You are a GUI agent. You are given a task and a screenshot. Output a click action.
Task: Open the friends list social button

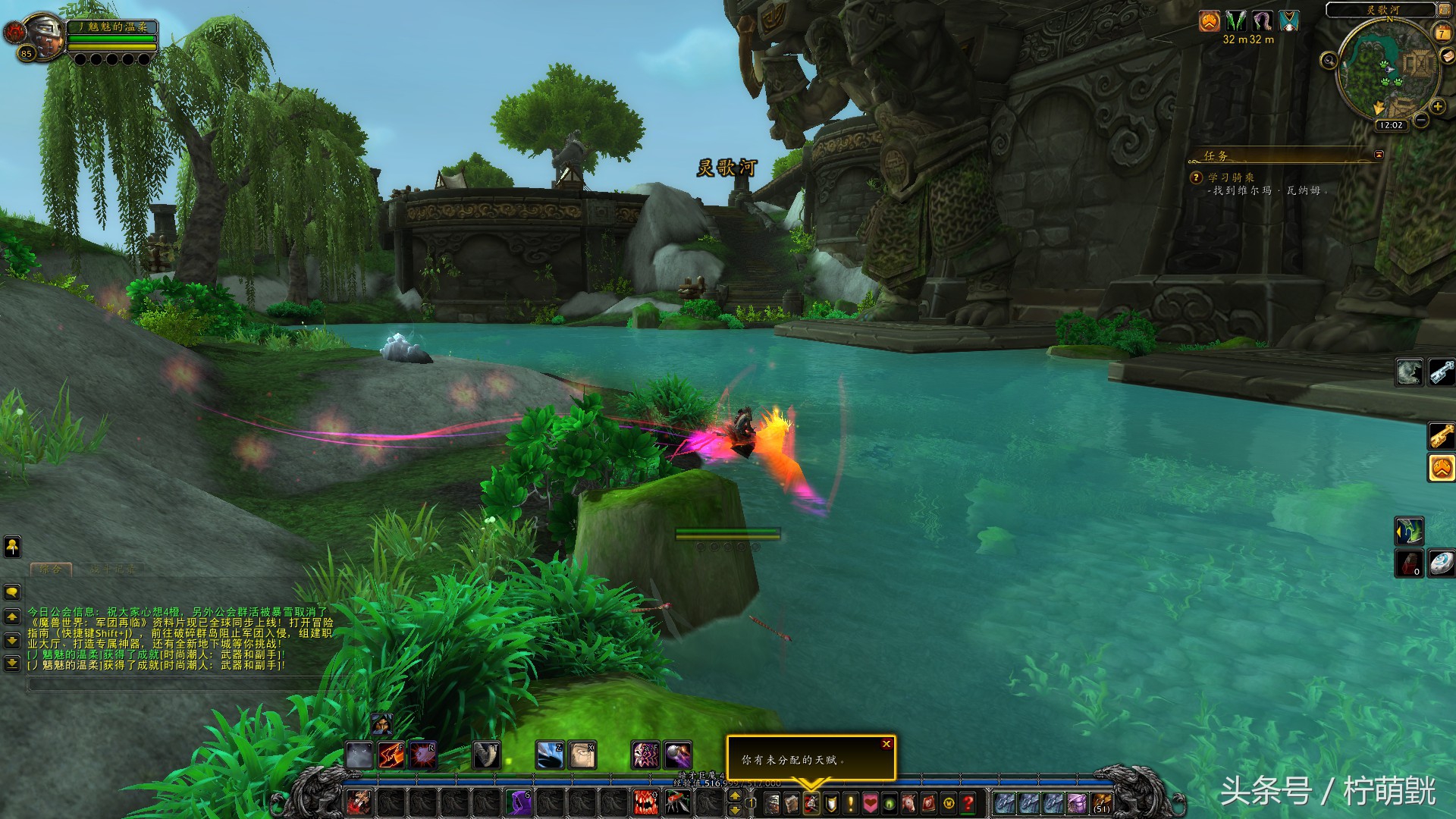(12, 546)
